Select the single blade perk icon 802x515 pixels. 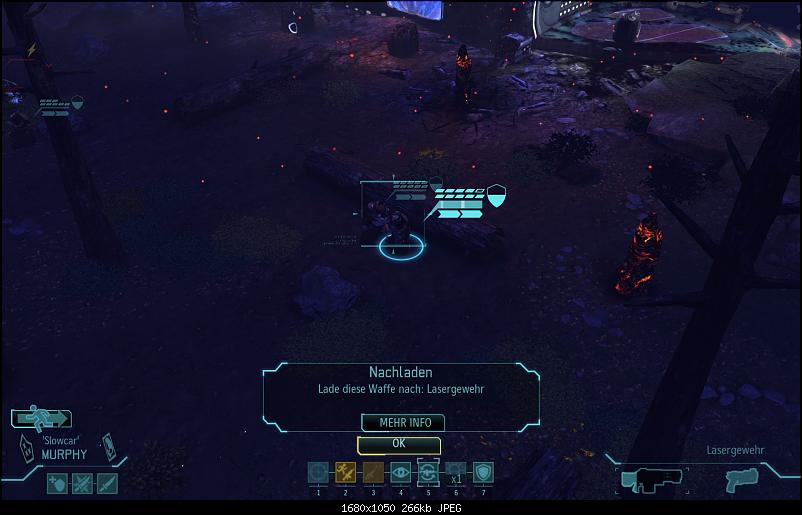click(x=107, y=484)
